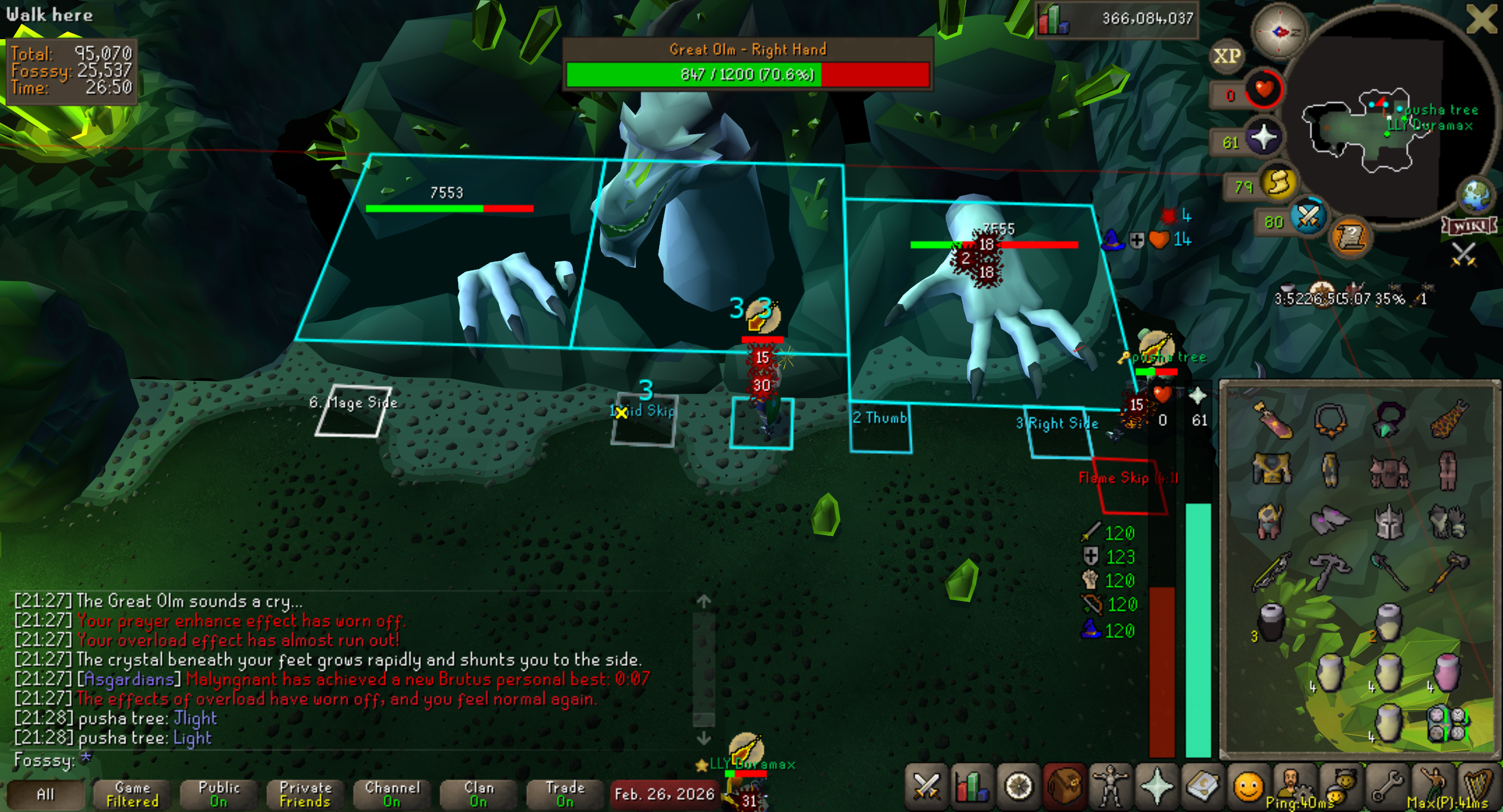The image size is (1503, 812).
Task: Toggle quick prayers on the prayer orb
Action: click(x=1263, y=138)
